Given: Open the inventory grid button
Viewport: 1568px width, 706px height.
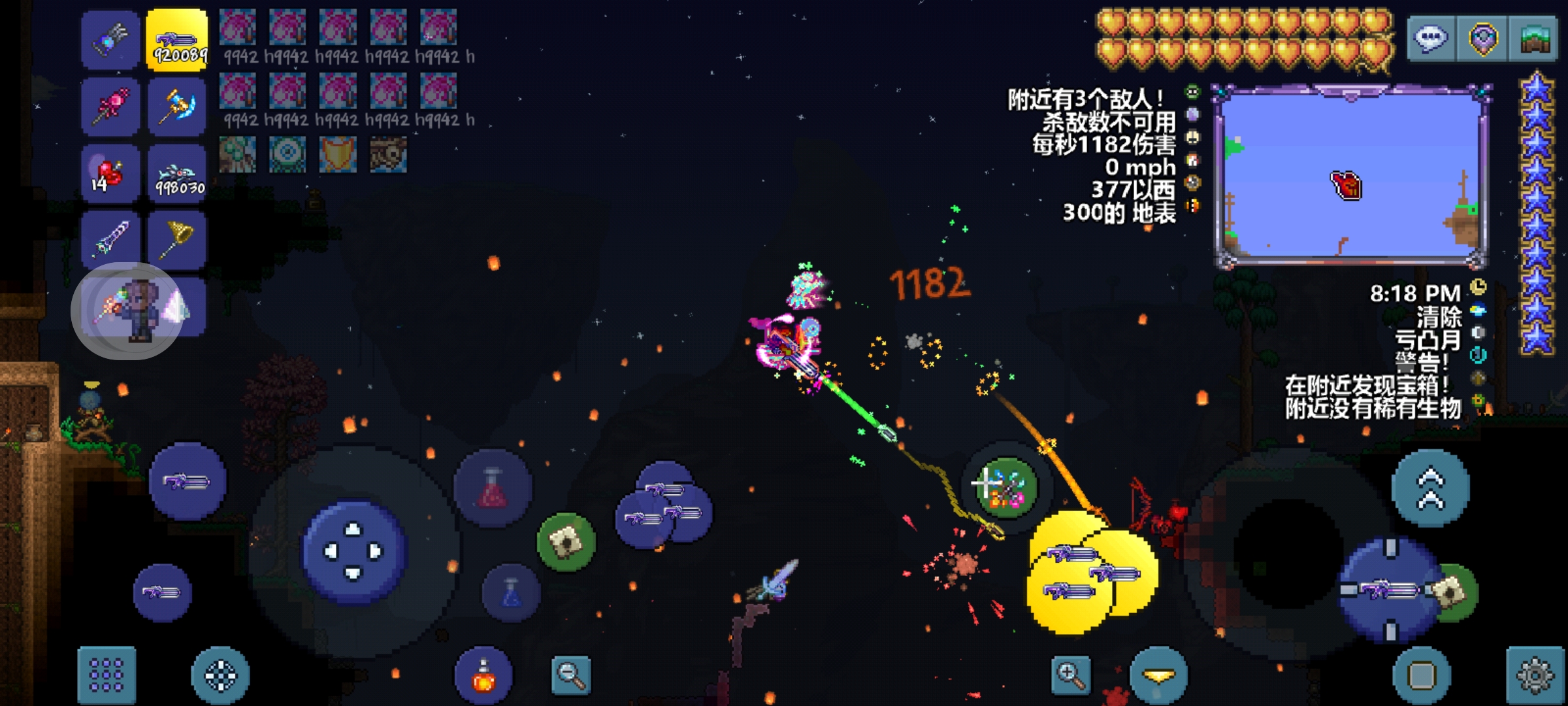Looking at the screenshot, I should (x=106, y=675).
